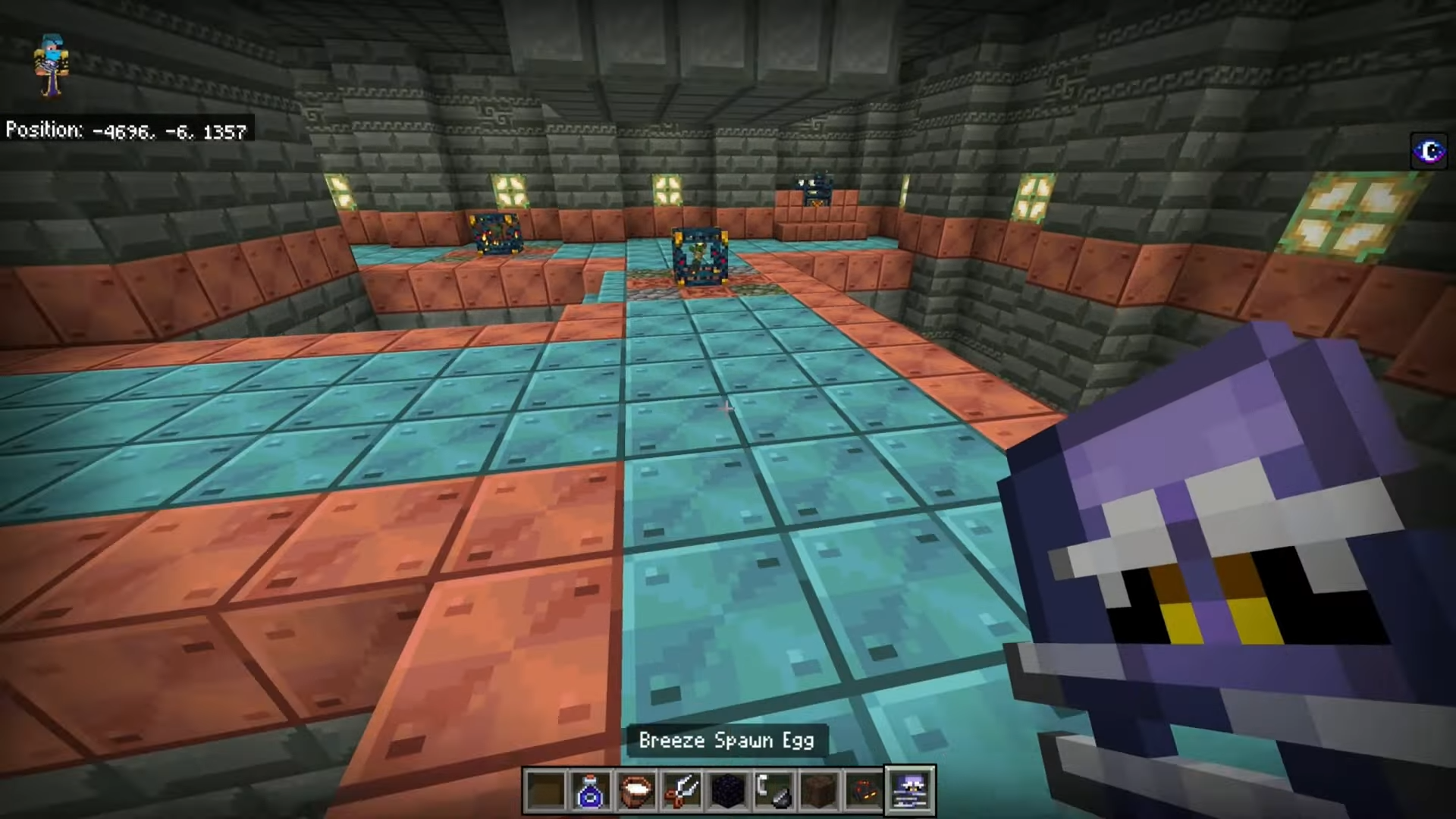Select the Breeze Spawn Egg slot

910,791
